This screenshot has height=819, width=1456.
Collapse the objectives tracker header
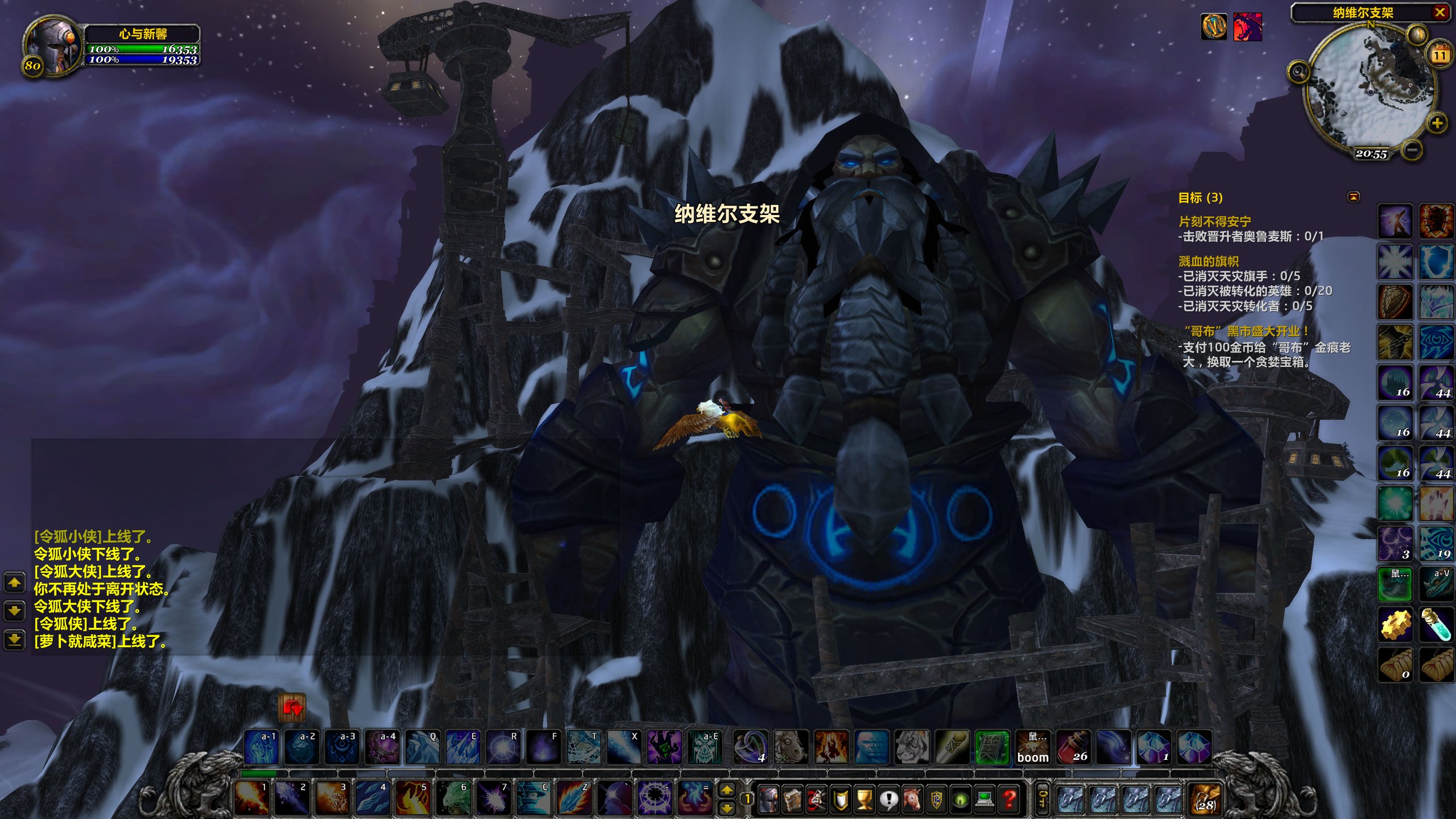click(x=1354, y=197)
